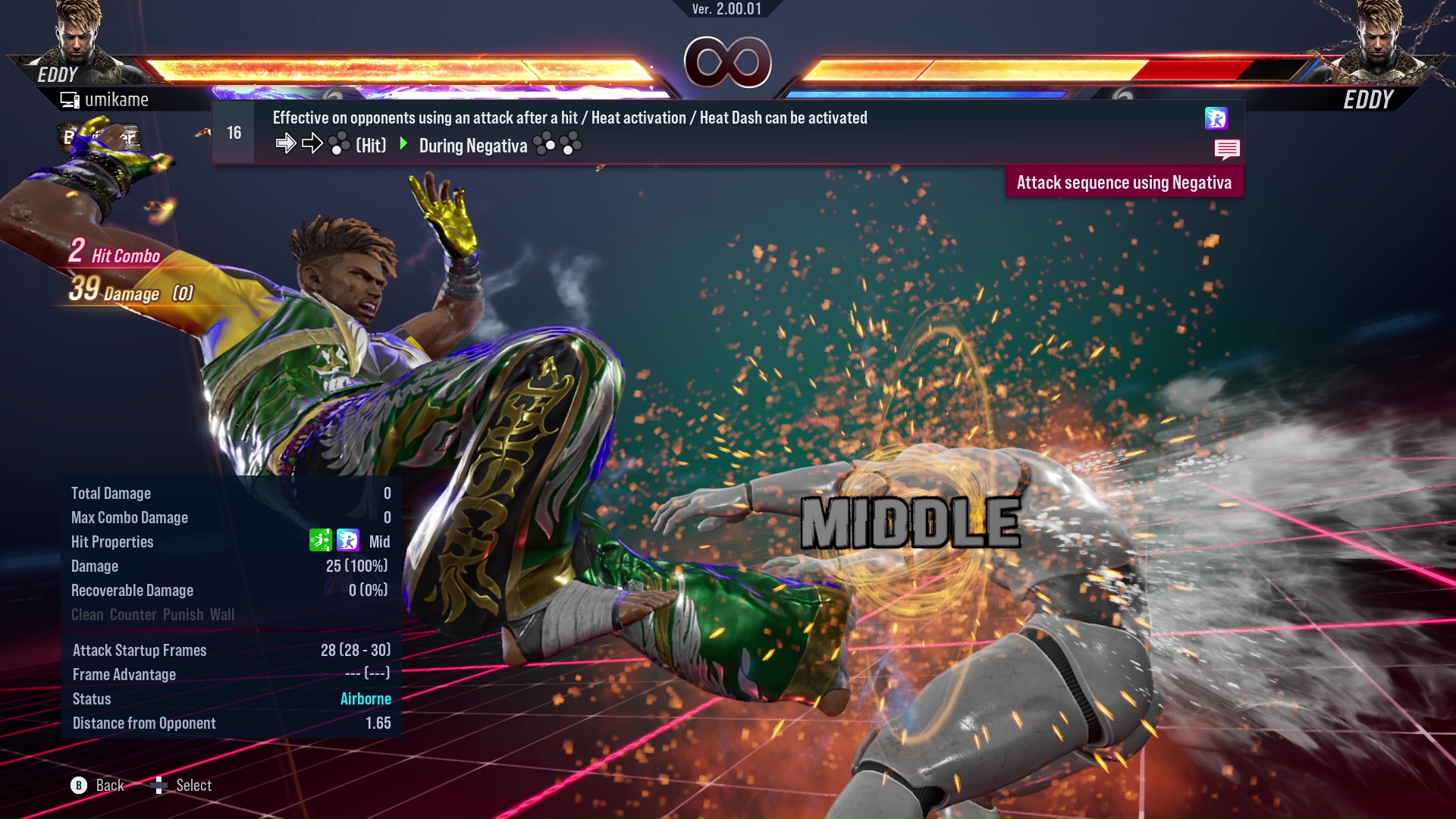
Task: Click the Airborne status value
Action: pos(366,698)
